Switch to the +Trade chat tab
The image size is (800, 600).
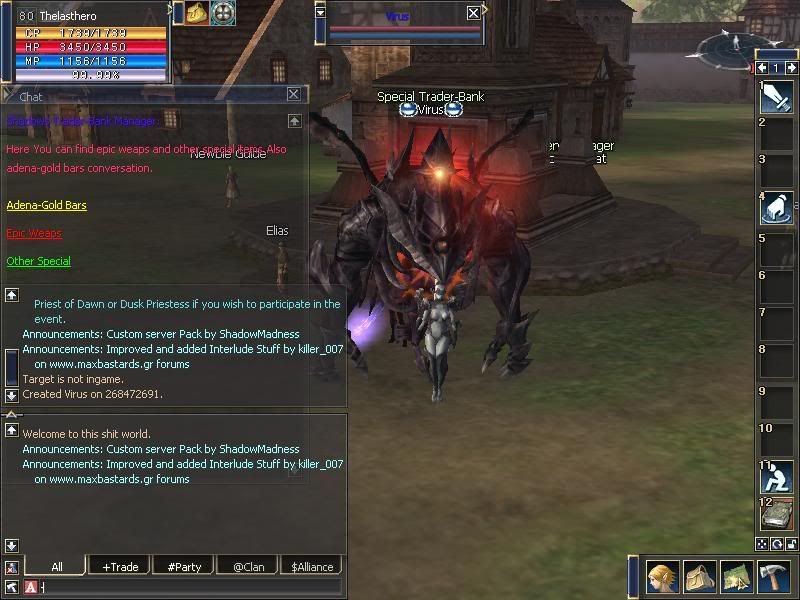[x=120, y=567]
